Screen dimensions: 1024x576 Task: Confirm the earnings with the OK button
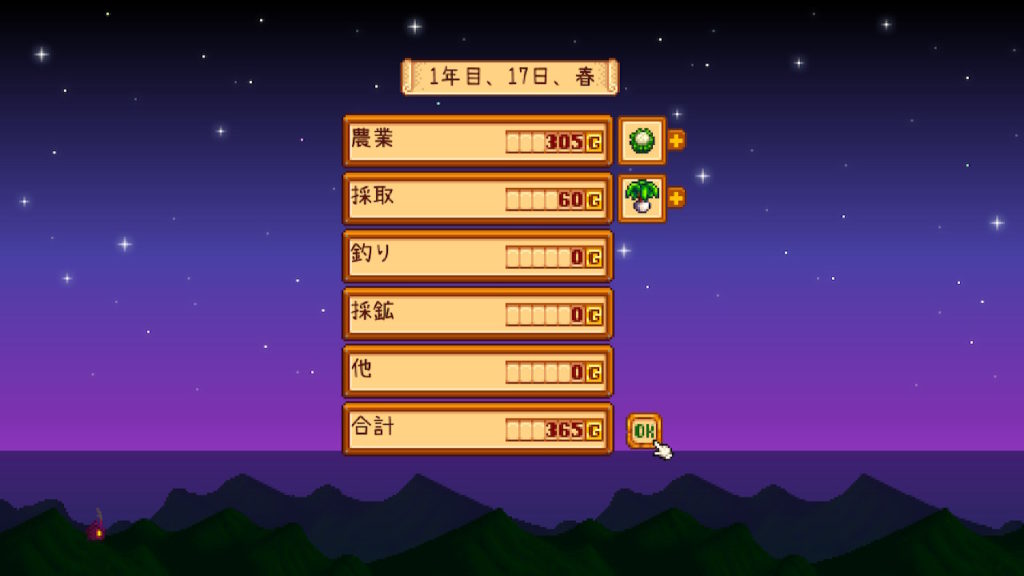[643, 430]
